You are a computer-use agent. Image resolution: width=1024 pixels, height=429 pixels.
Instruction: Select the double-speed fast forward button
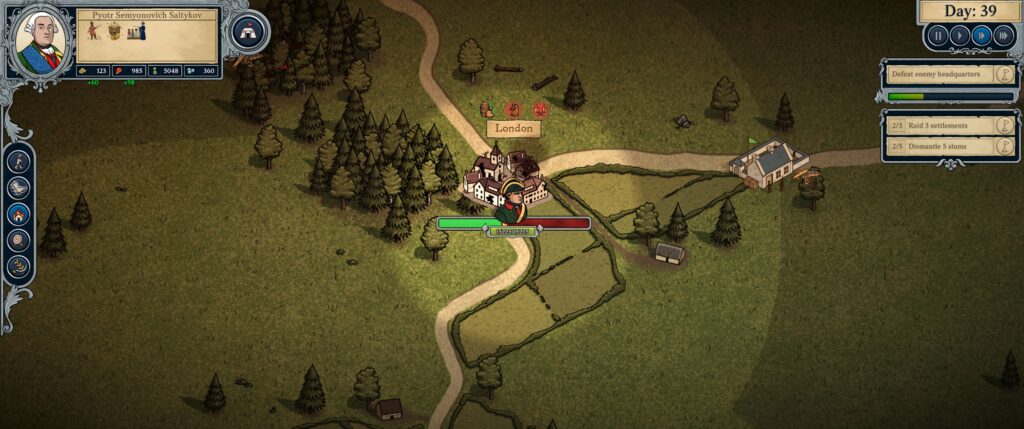[981, 36]
